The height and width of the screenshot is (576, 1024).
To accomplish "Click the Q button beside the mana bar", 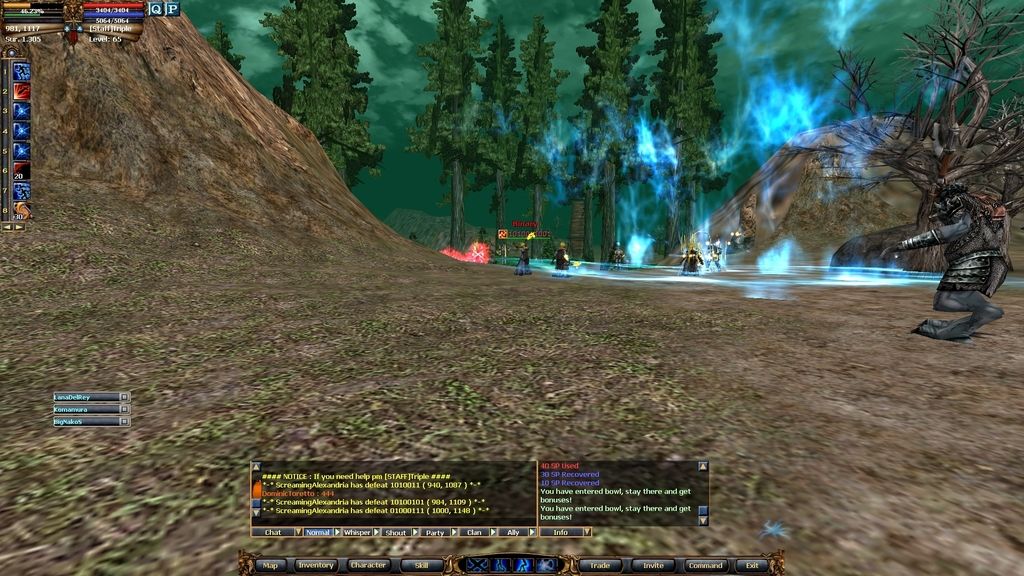I will [156, 9].
